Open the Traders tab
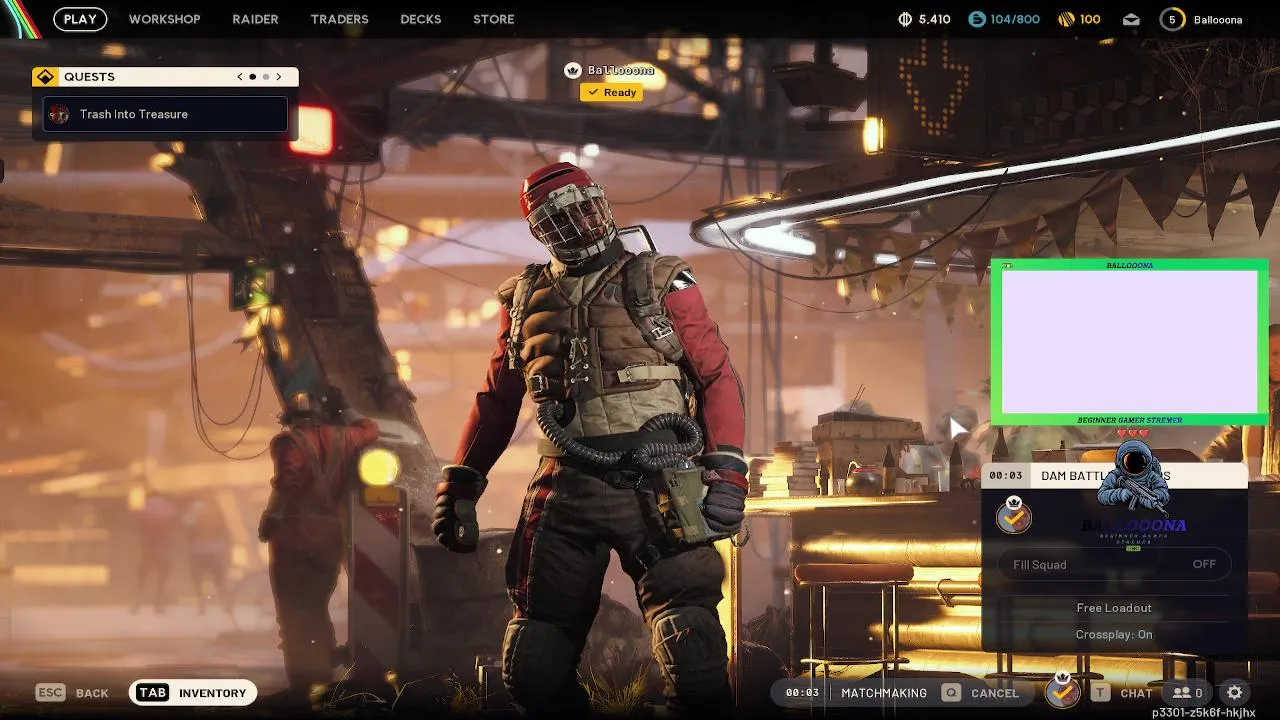1280x720 pixels. 339,19
